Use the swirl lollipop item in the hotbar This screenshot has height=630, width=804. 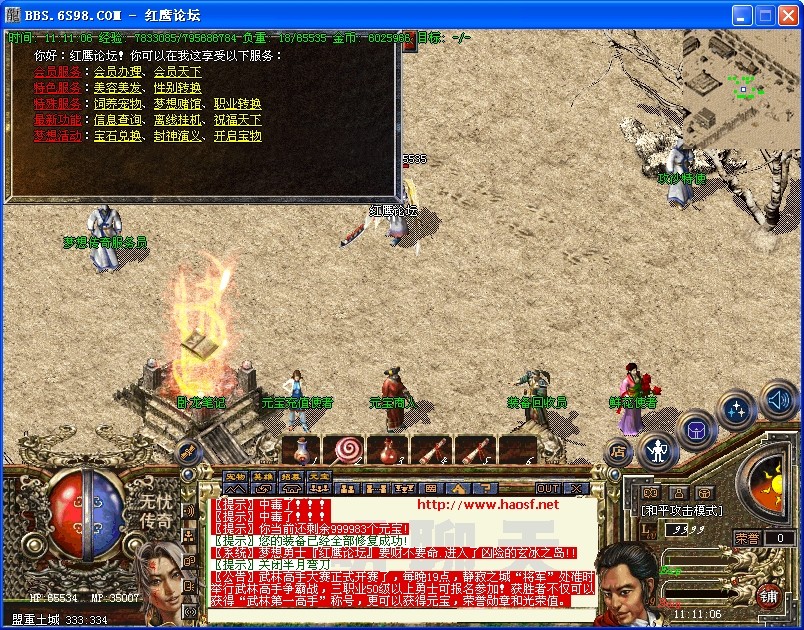pyautogui.click(x=347, y=450)
